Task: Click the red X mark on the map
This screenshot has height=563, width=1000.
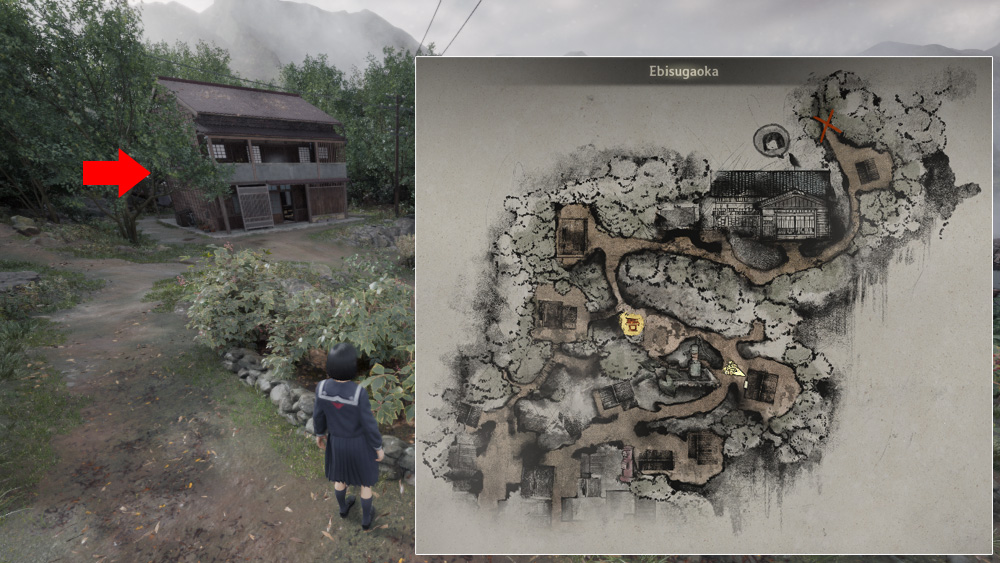Action: tap(826, 126)
